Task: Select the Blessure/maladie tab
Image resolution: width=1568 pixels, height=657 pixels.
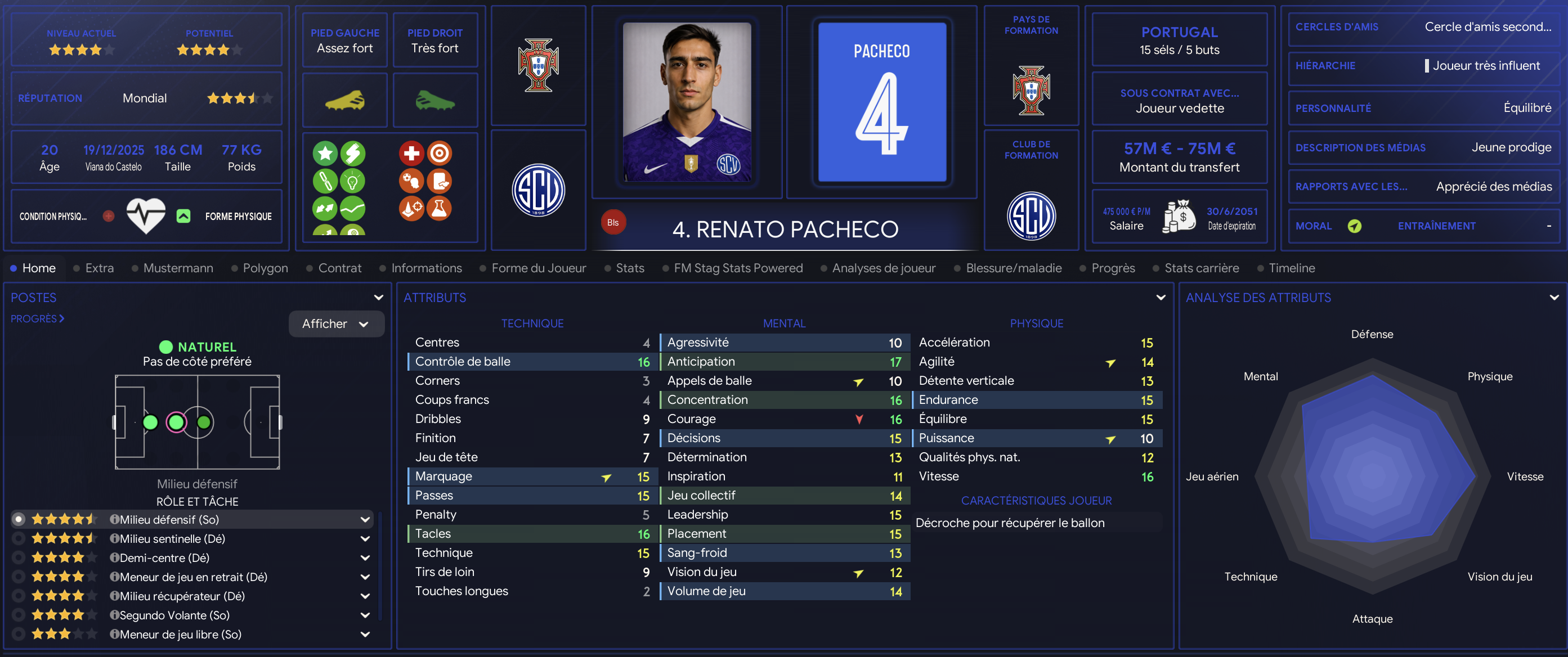Action: [1013, 268]
